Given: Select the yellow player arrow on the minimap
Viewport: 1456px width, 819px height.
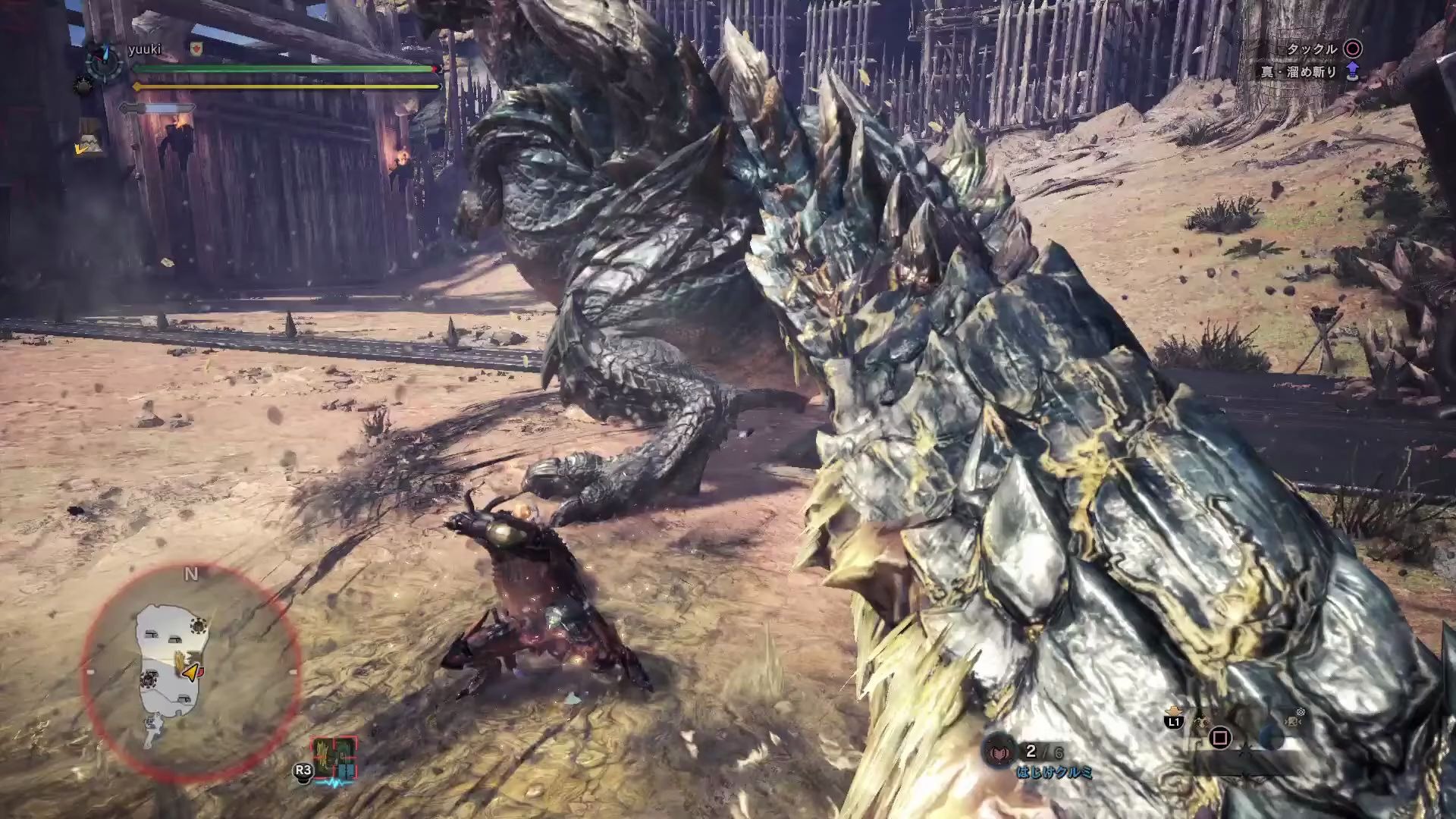Looking at the screenshot, I should click(192, 672).
